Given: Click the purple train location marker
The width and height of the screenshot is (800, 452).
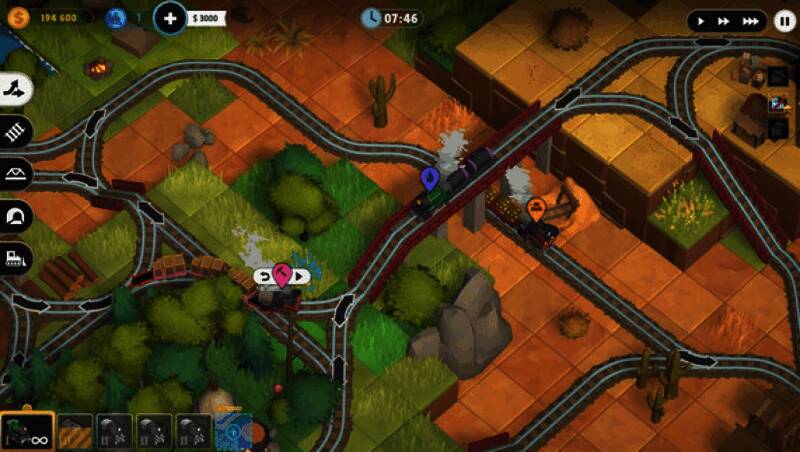Looking at the screenshot, I should (x=430, y=179).
